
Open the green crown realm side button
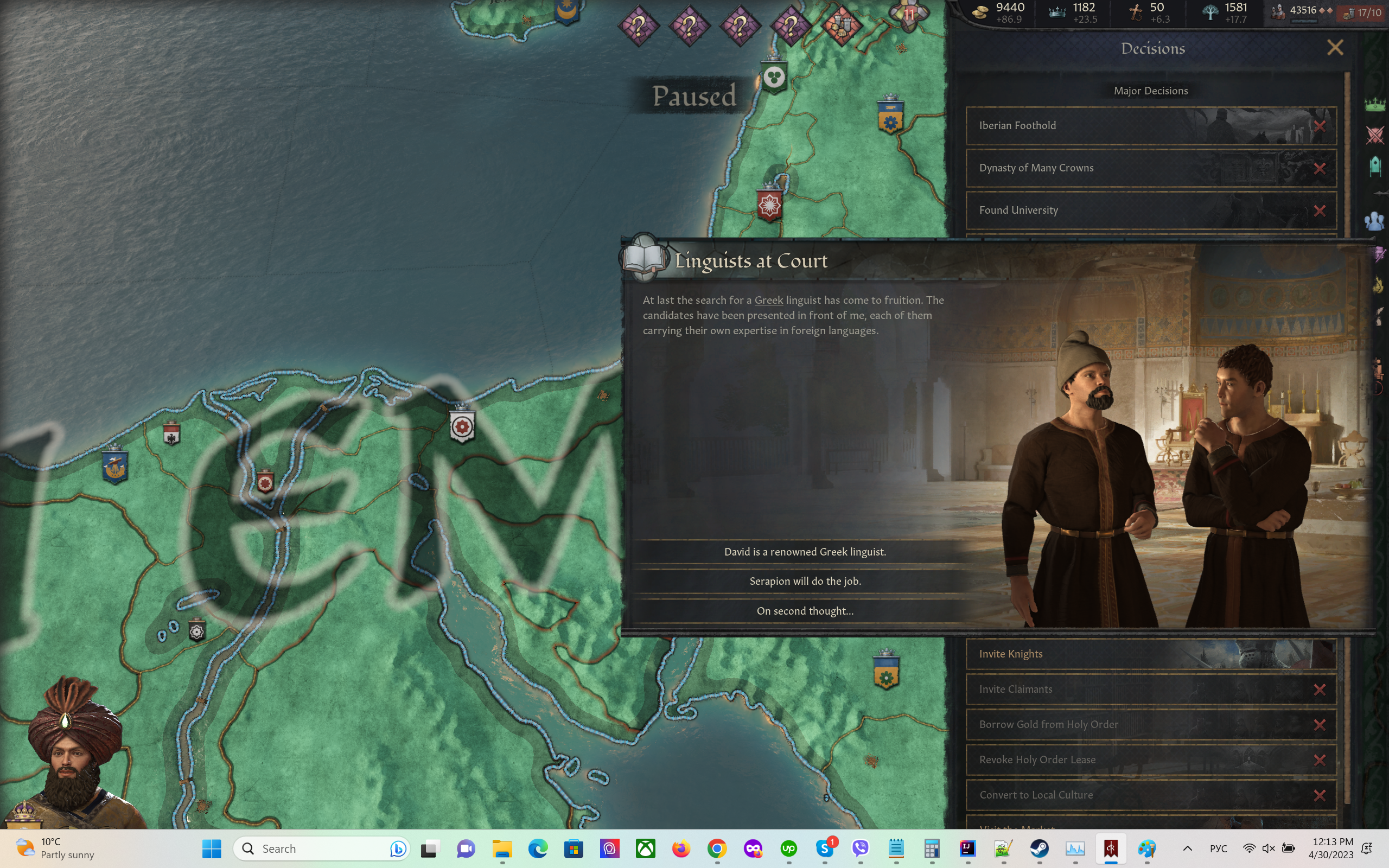coord(1375,105)
